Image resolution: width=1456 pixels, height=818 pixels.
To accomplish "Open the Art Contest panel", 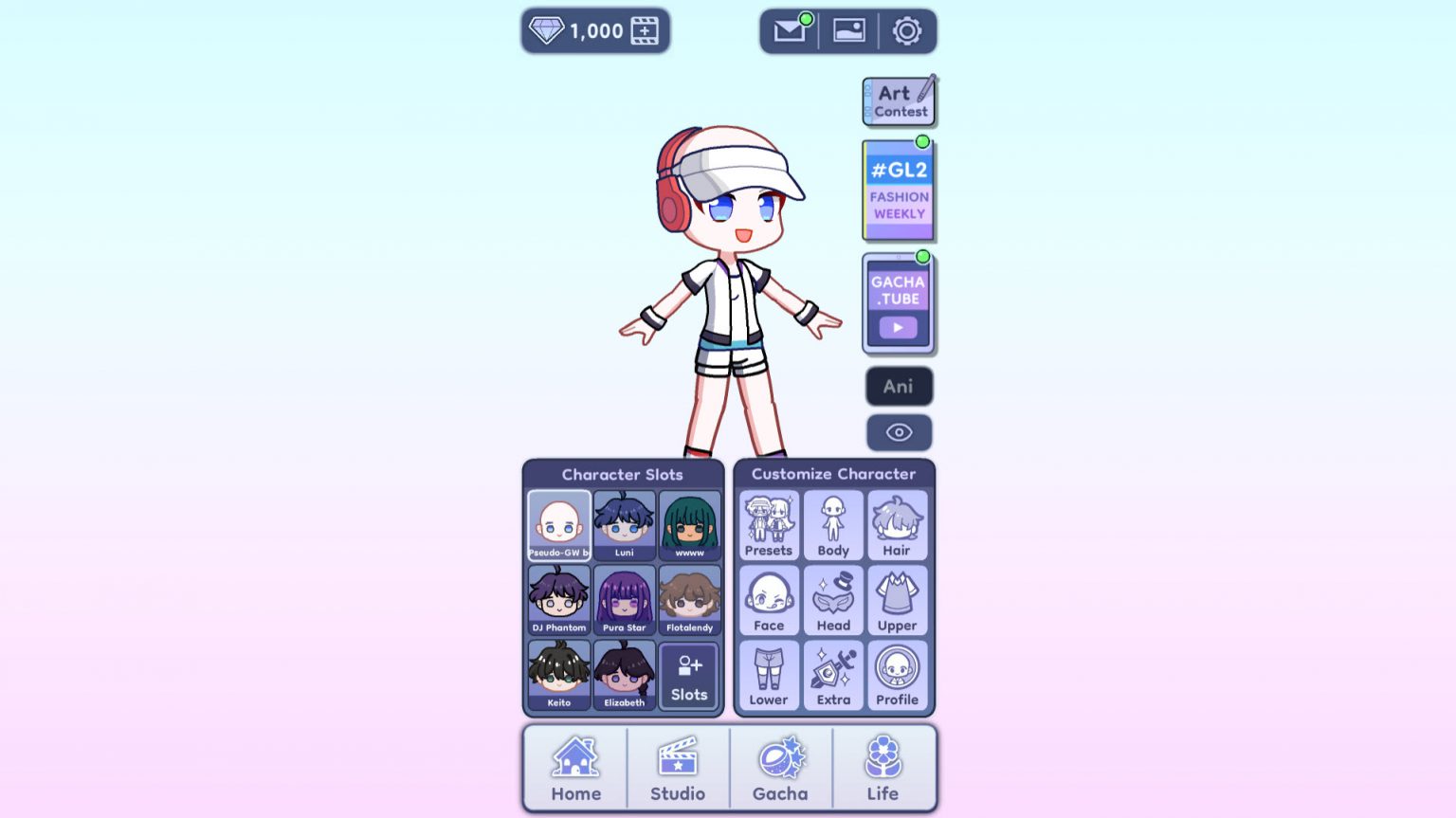I will [x=898, y=98].
